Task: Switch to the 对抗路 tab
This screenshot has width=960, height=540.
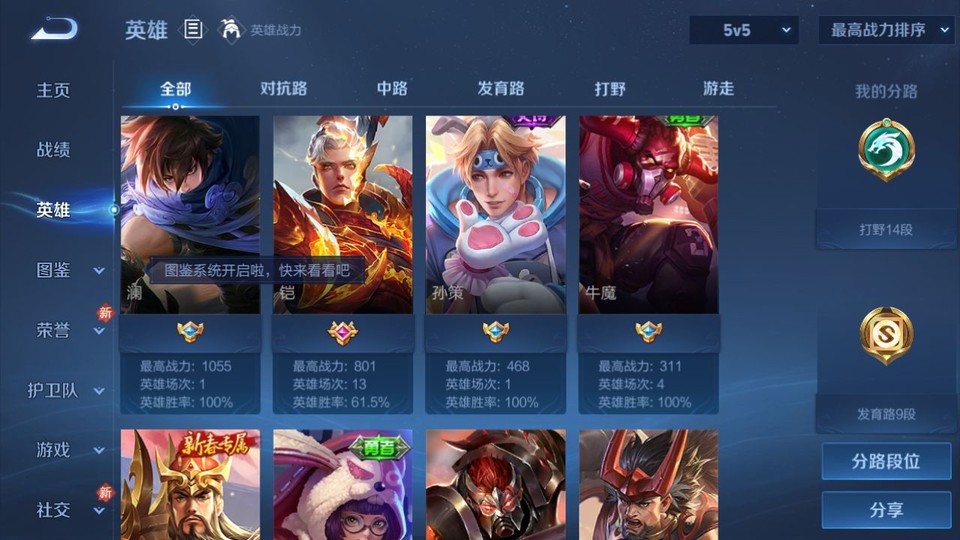Action: [283, 89]
